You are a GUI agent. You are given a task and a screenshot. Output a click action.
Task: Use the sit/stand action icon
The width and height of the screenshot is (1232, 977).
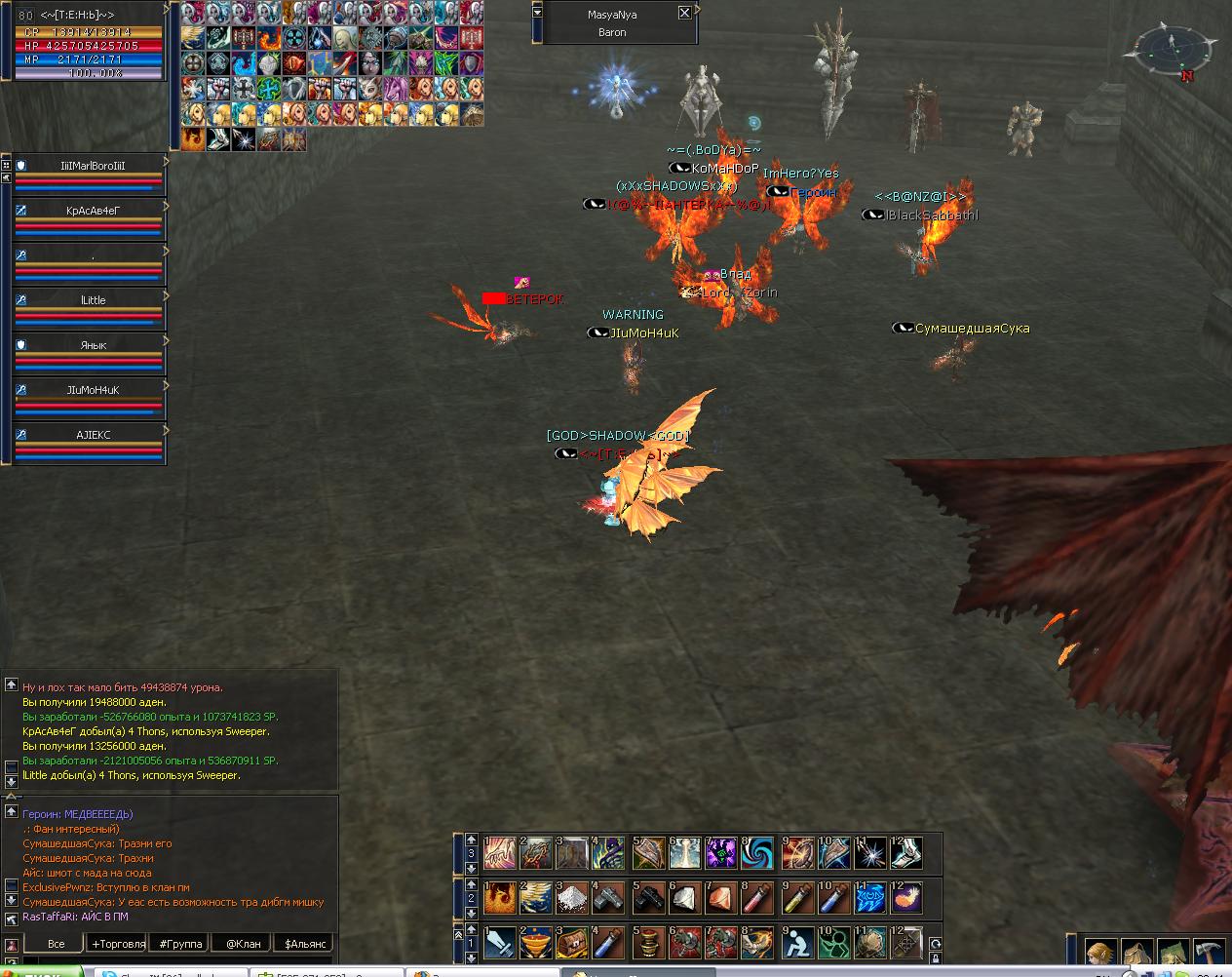pos(795,943)
